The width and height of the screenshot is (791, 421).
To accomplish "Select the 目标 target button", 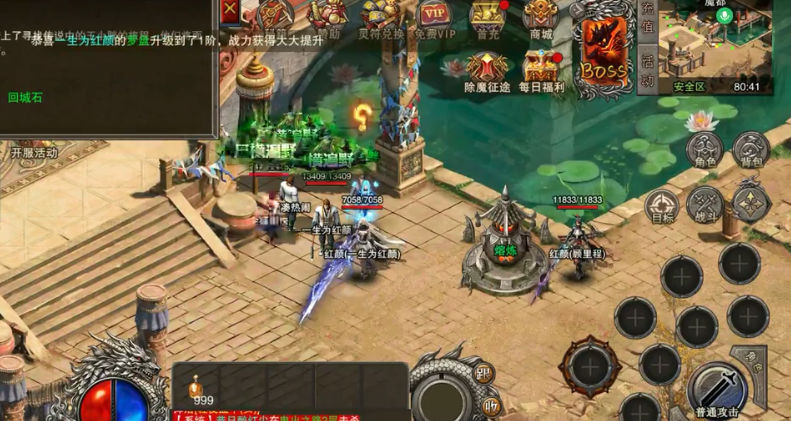I will (661, 204).
